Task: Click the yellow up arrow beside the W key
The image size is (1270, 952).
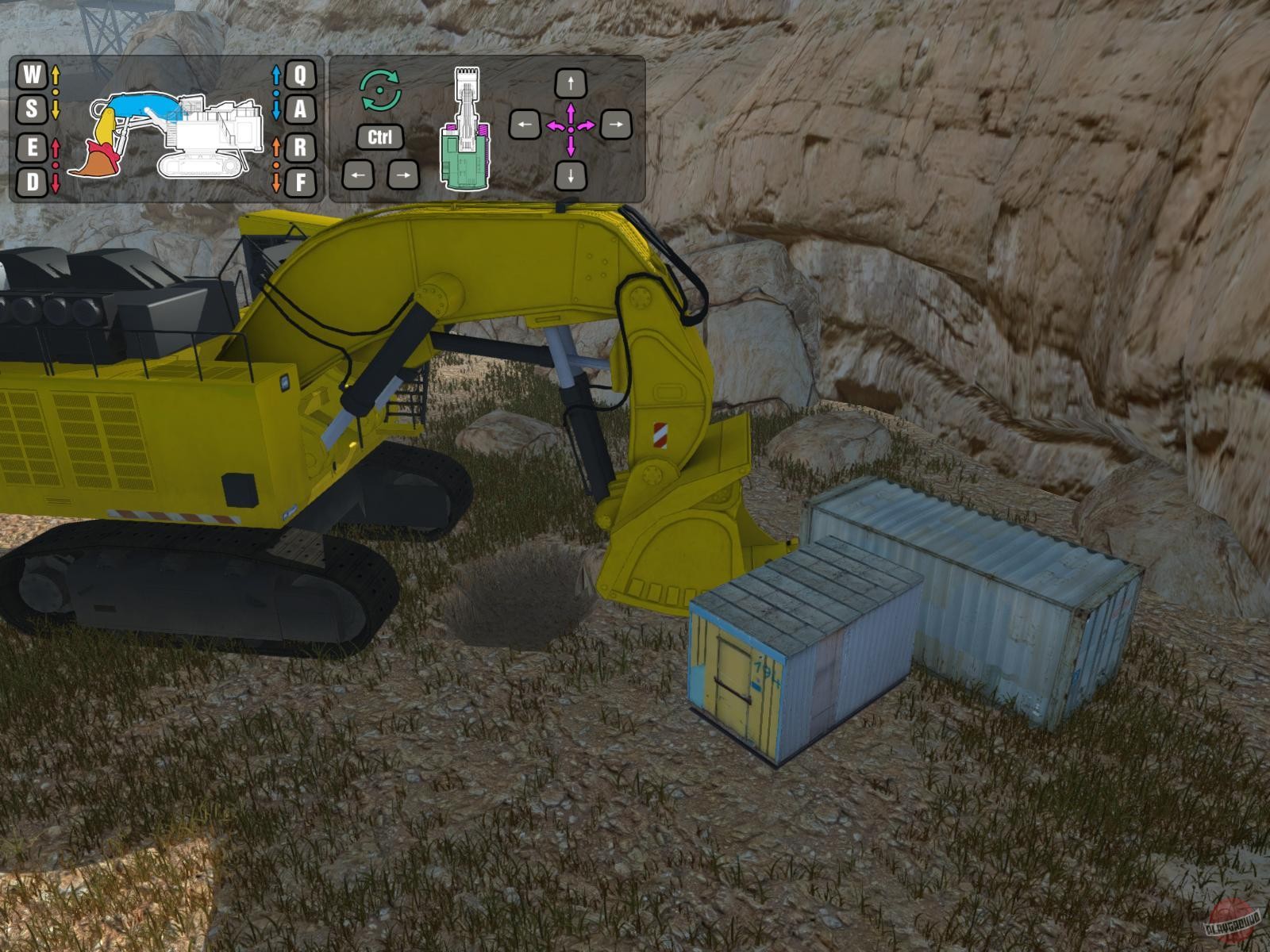Action: click(55, 76)
